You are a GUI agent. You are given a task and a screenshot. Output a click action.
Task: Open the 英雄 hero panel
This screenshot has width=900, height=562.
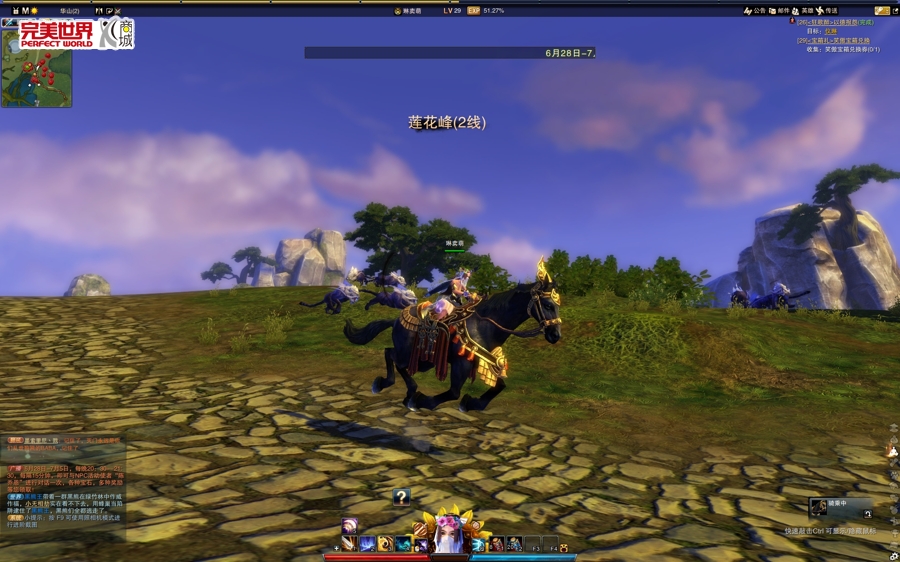(x=802, y=11)
